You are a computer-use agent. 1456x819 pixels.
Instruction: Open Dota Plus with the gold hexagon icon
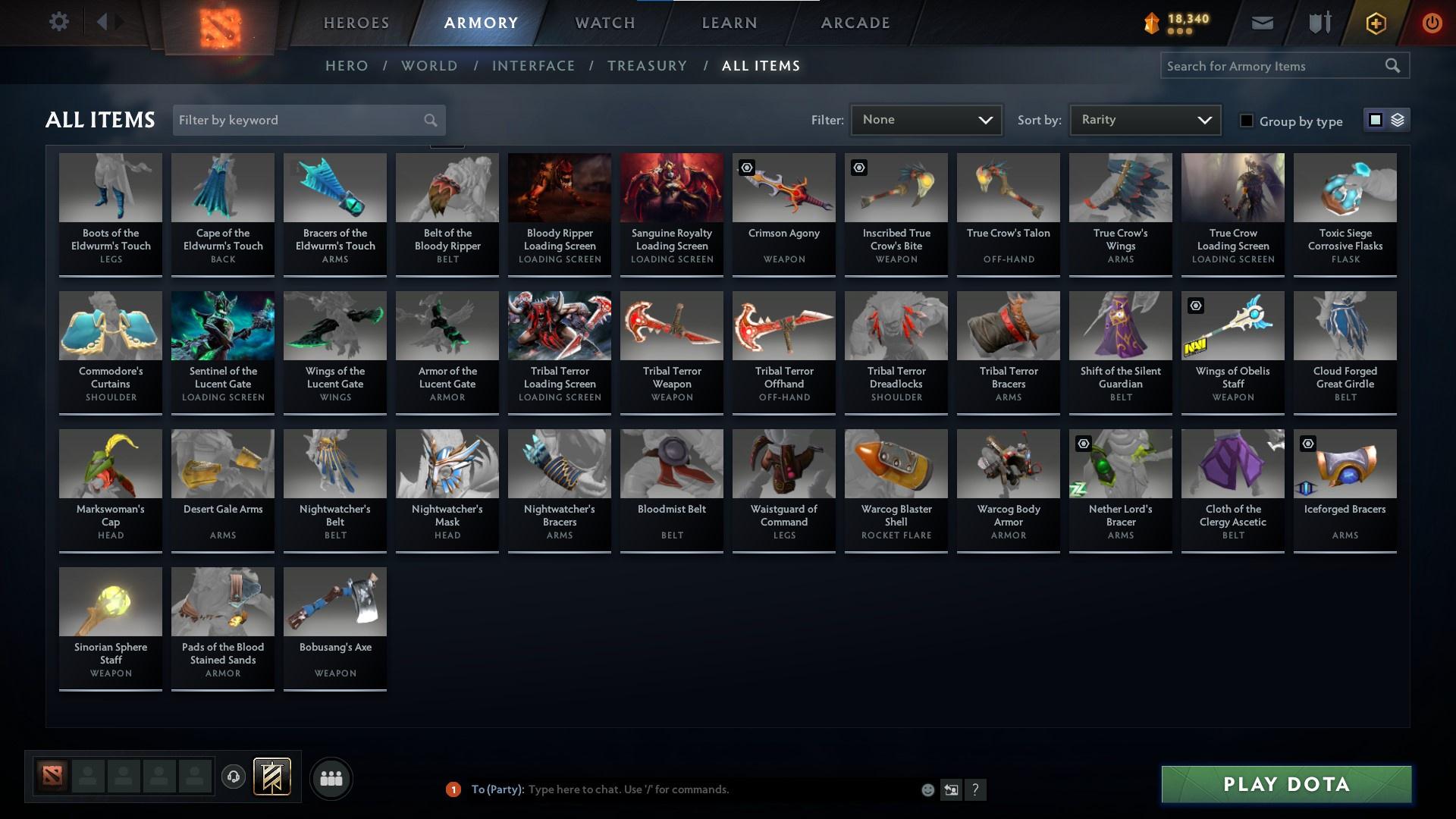[x=1375, y=24]
